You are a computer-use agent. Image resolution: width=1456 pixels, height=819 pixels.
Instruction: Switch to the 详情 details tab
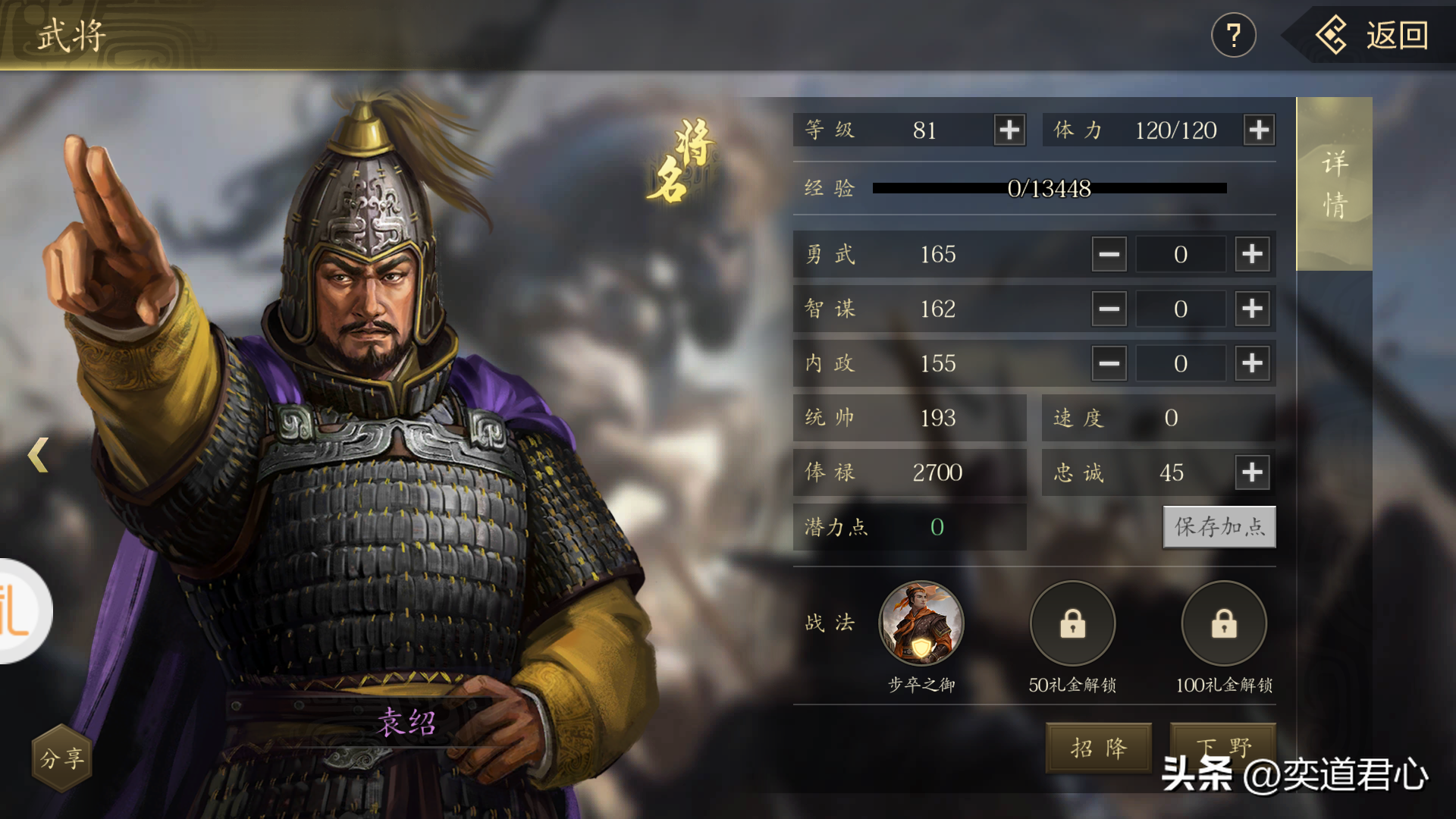coord(1334,184)
